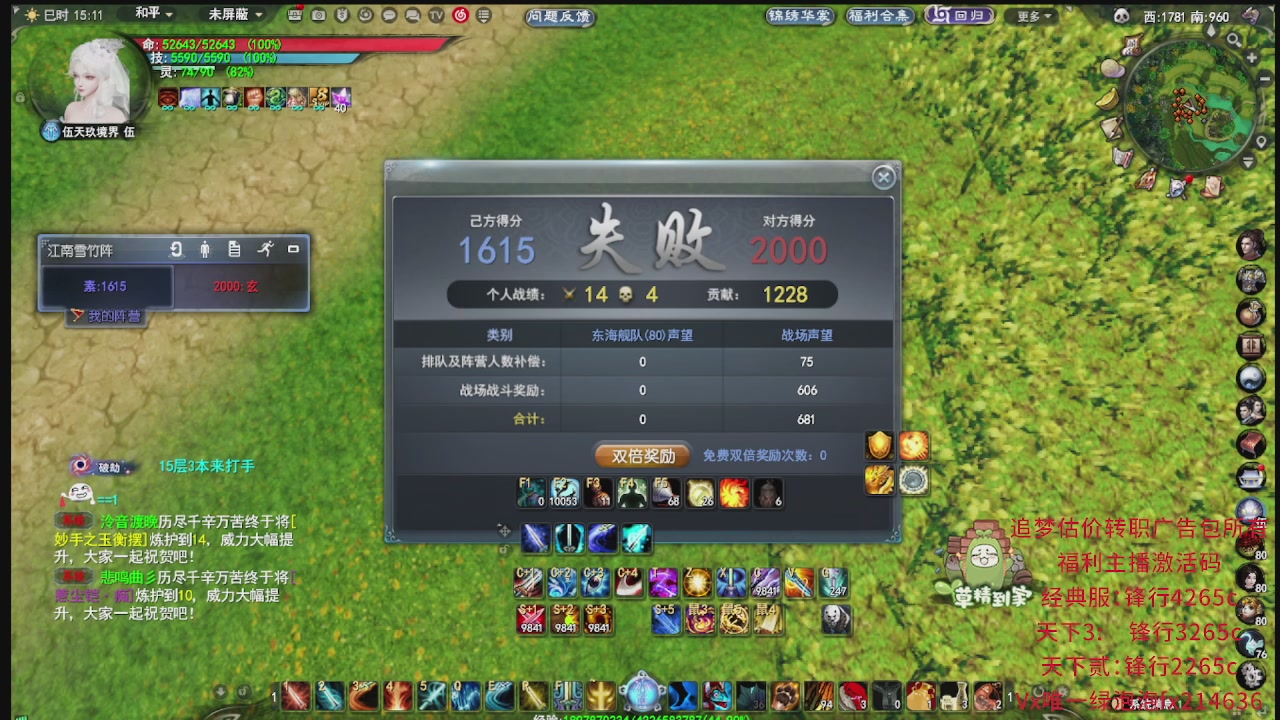The width and height of the screenshot is (1280, 720).
Task: Use the F3 item with count 11
Action: point(598,492)
